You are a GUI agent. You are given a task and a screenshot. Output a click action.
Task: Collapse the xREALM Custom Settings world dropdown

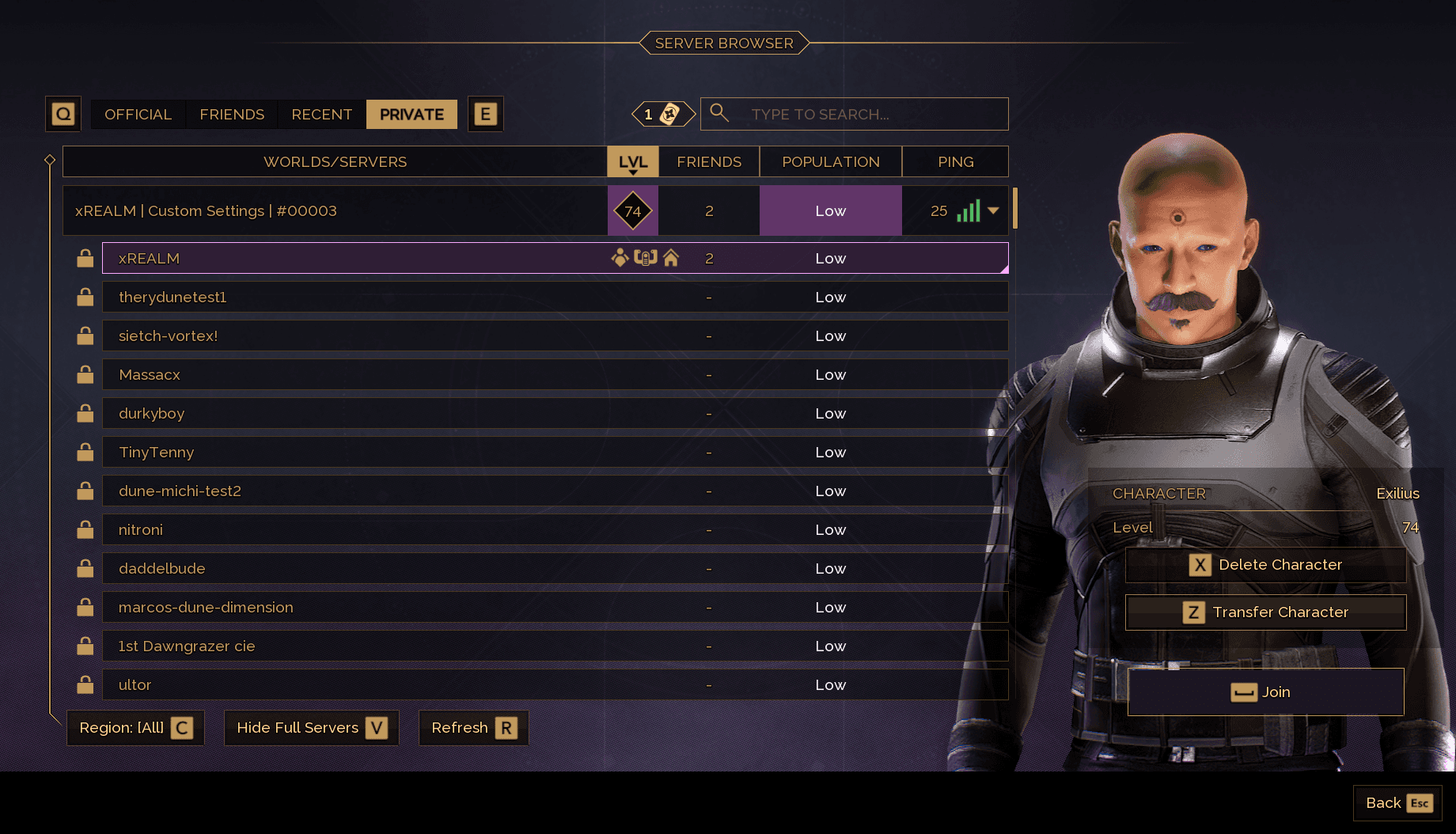point(993,210)
